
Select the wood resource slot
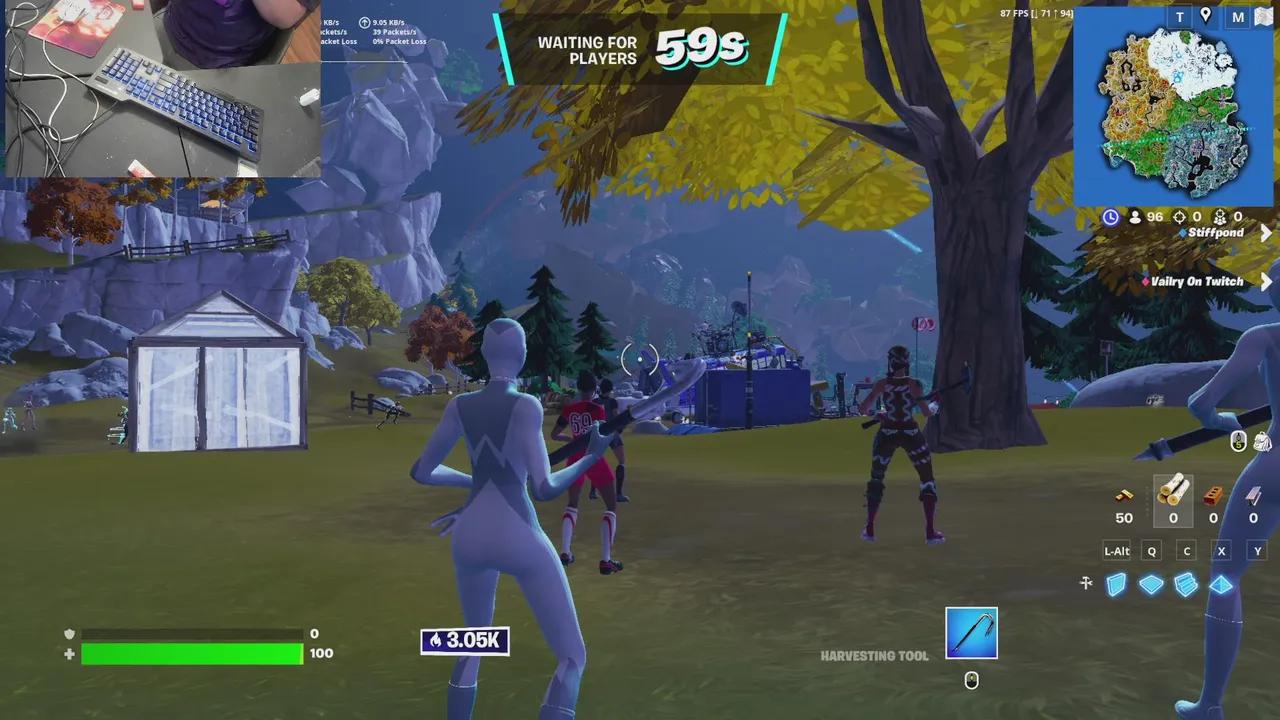pos(1173,500)
